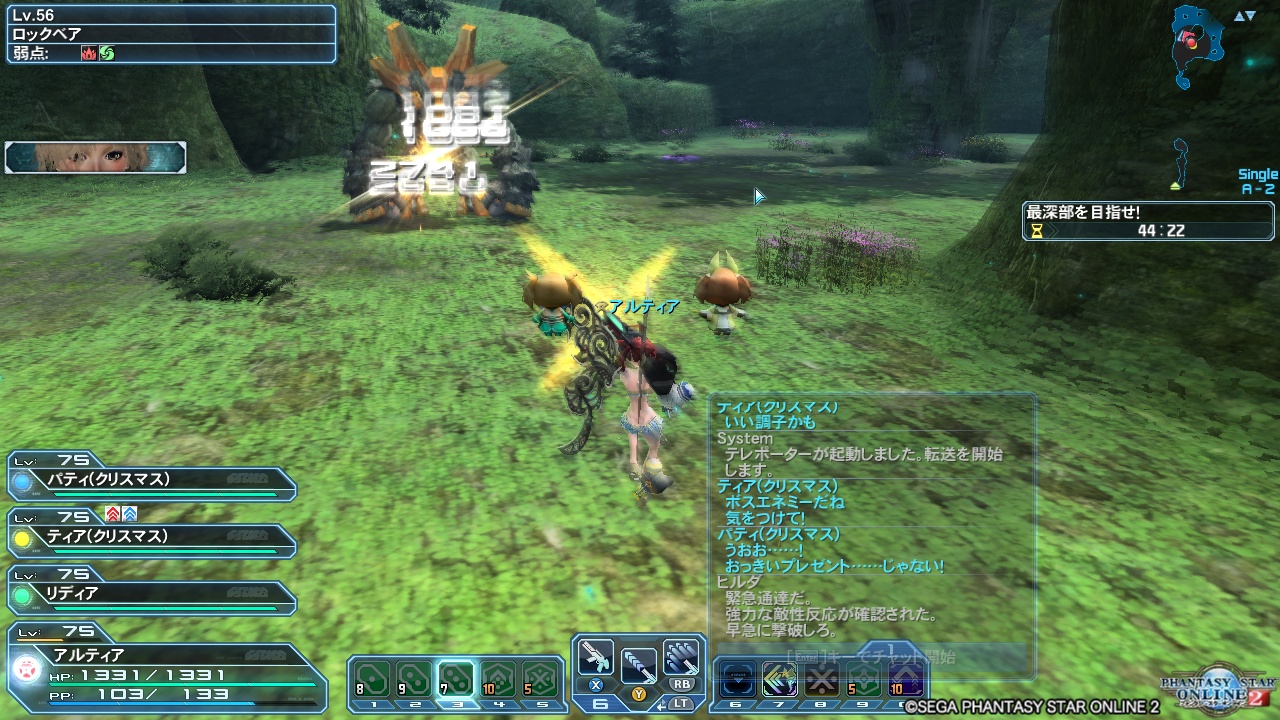Screen dimensions: 1280x720
Task: Click the LT palette switch arrow
Action: [662, 705]
